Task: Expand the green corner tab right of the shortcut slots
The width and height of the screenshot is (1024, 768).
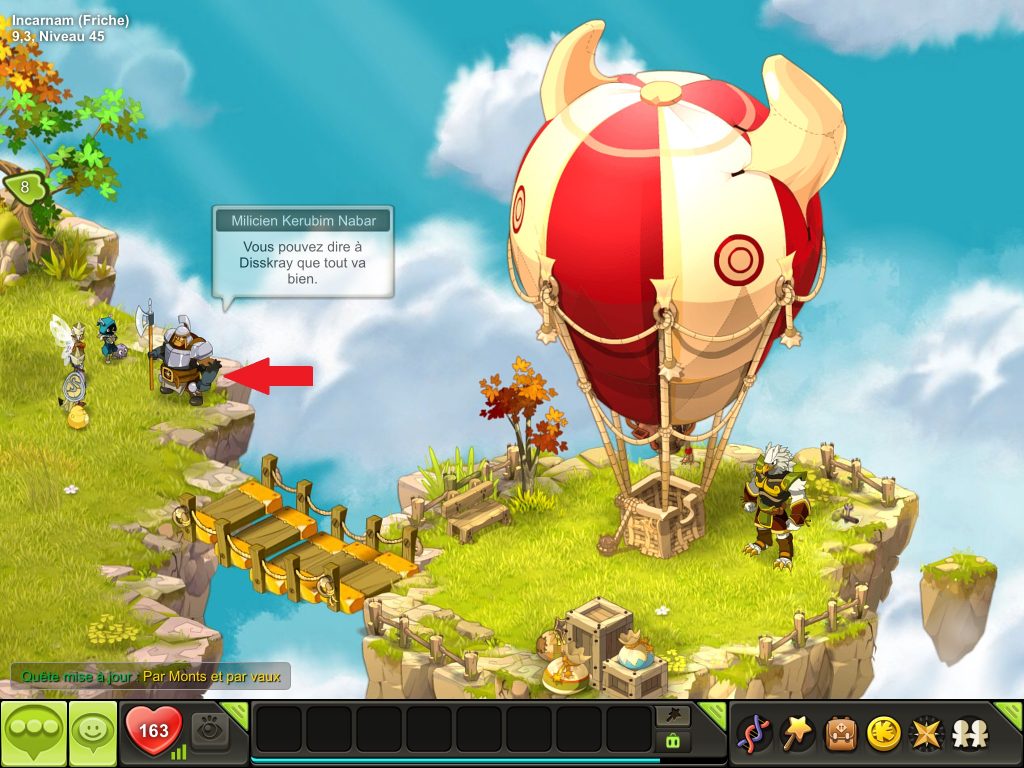Action: click(713, 712)
